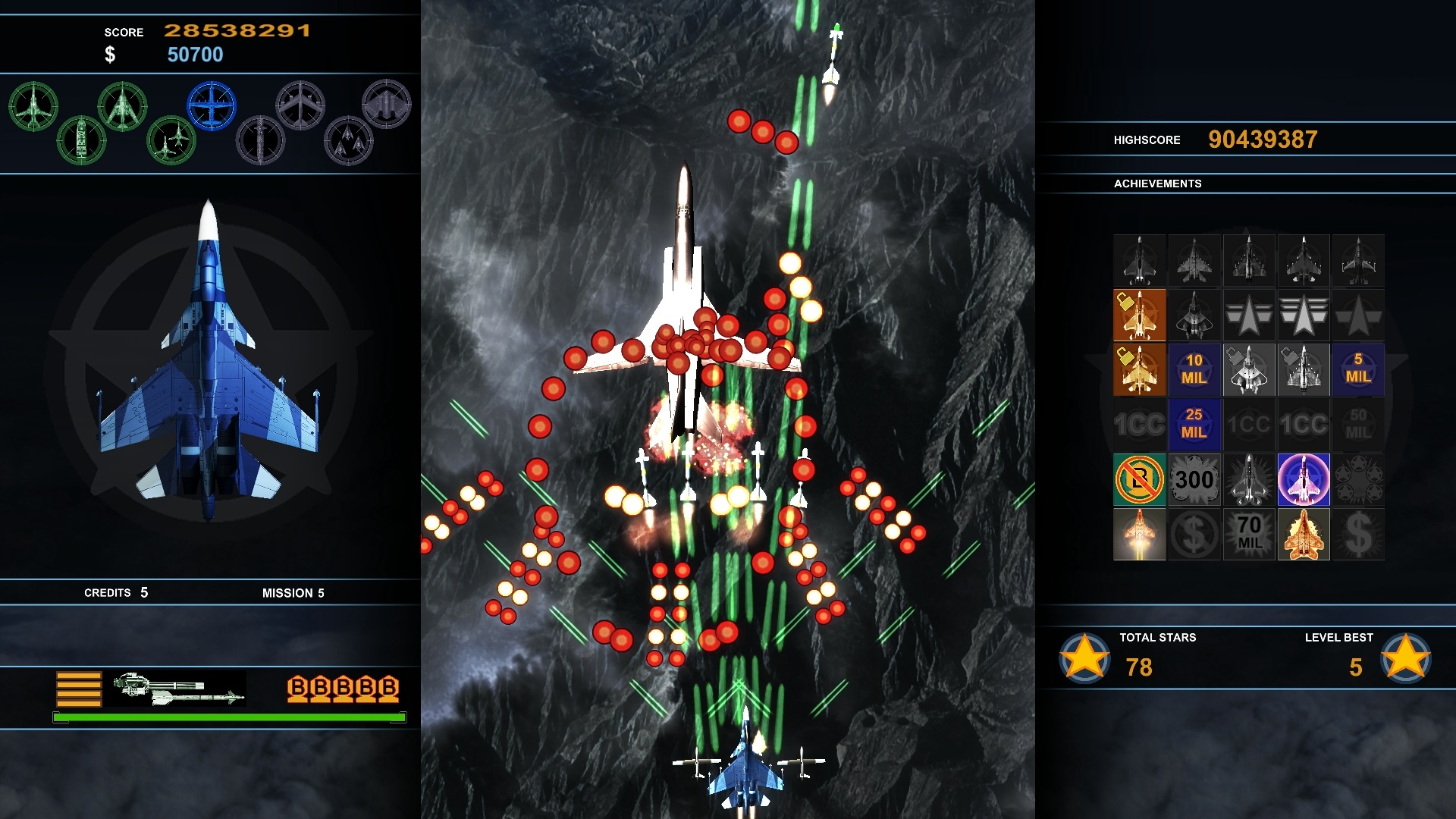Viewport: 1456px width, 819px height.
Task: Select the blue cargo plane target icon
Action: (212, 104)
